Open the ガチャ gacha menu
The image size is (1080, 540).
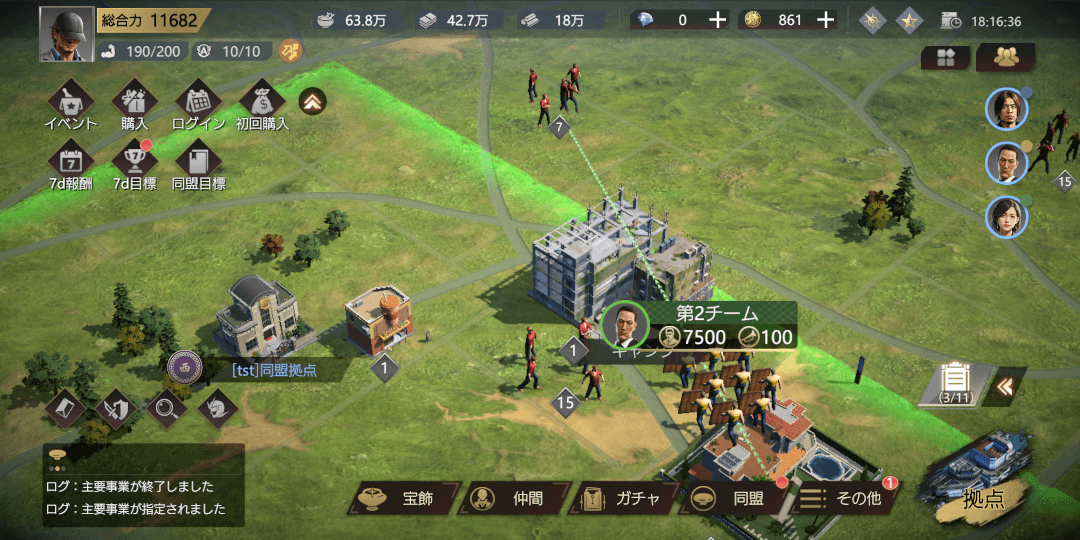pos(622,498)
